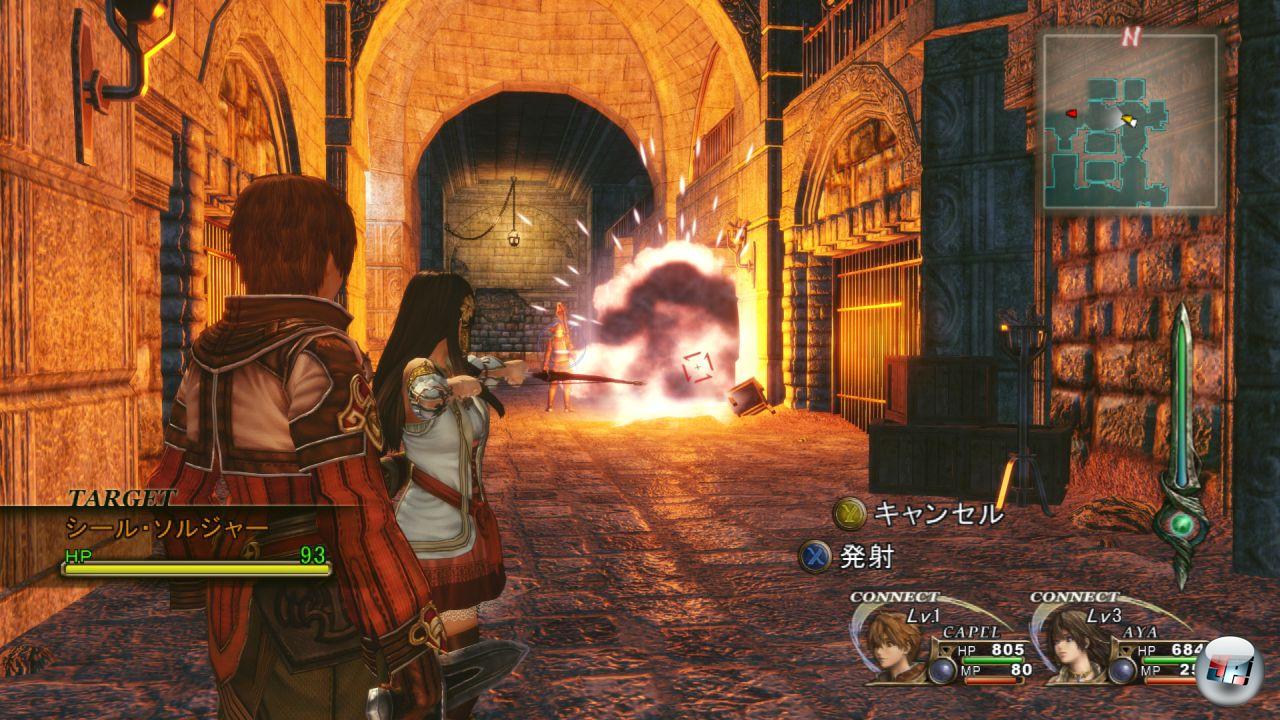
Task: Click the aiming reticle on the explosion
Action: 697,366
